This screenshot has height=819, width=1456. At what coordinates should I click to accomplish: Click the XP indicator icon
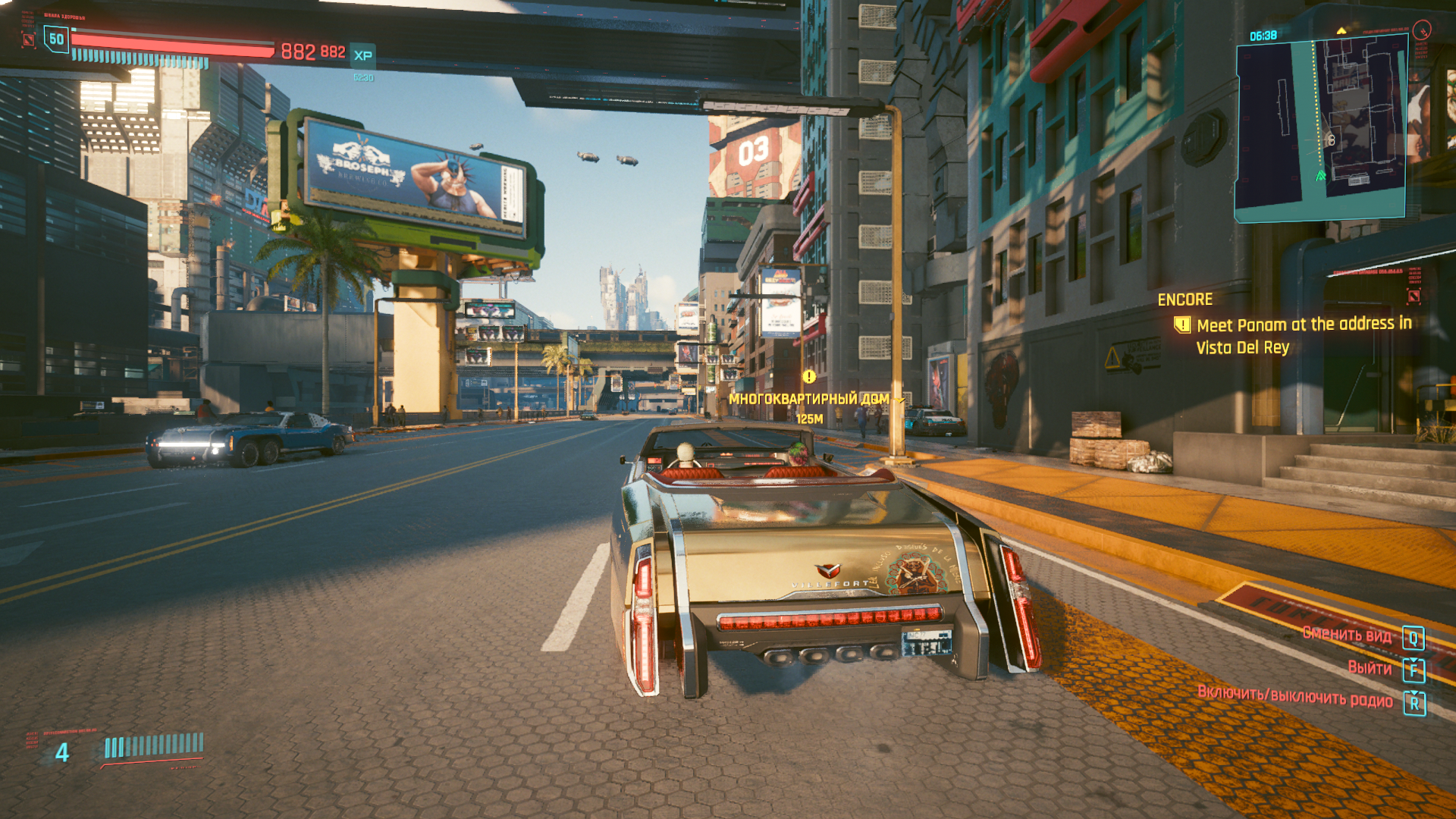[363, 55]
